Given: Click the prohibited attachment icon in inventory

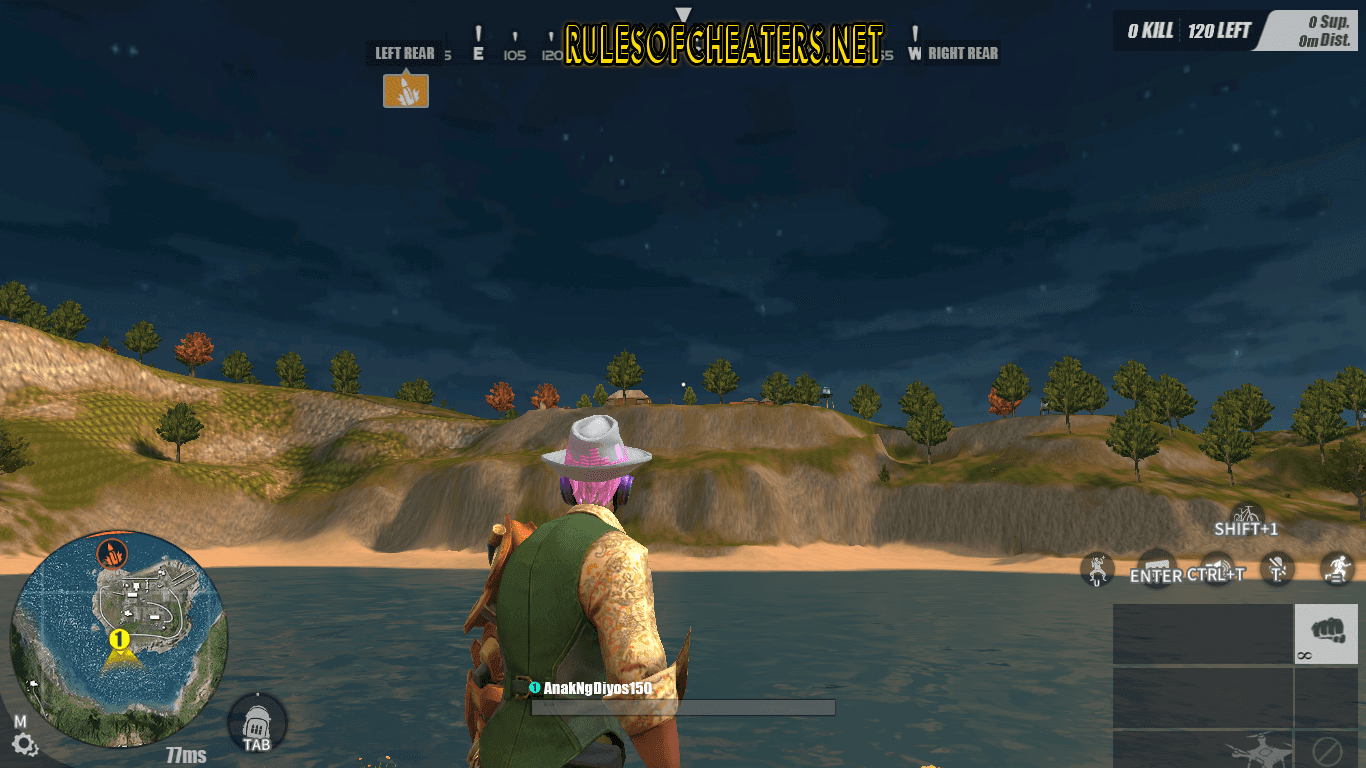Looking at the screenshot, I should click(1327, 751).
